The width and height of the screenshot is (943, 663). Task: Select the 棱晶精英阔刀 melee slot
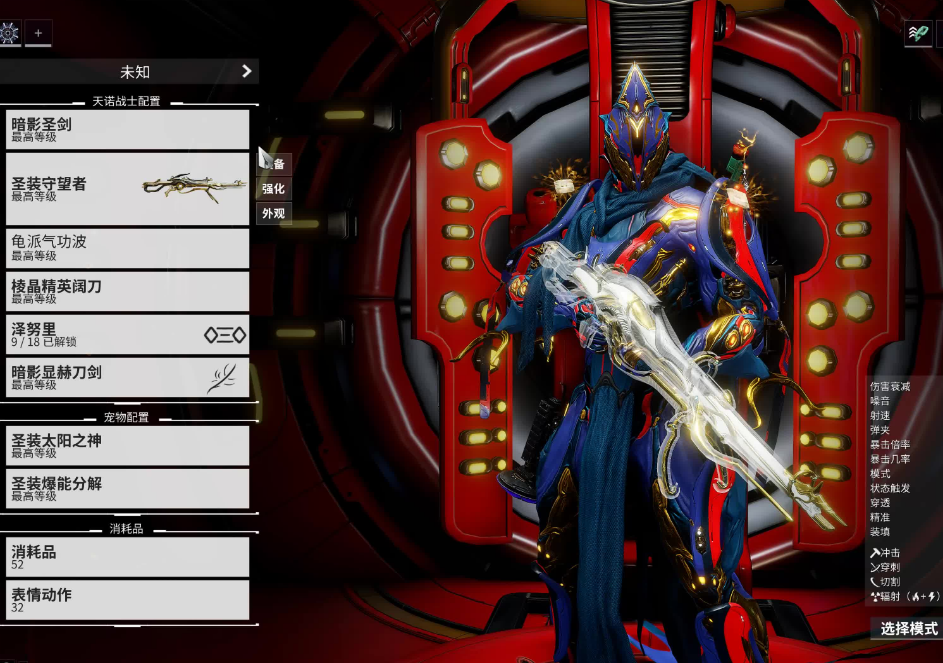coord(125,291)
